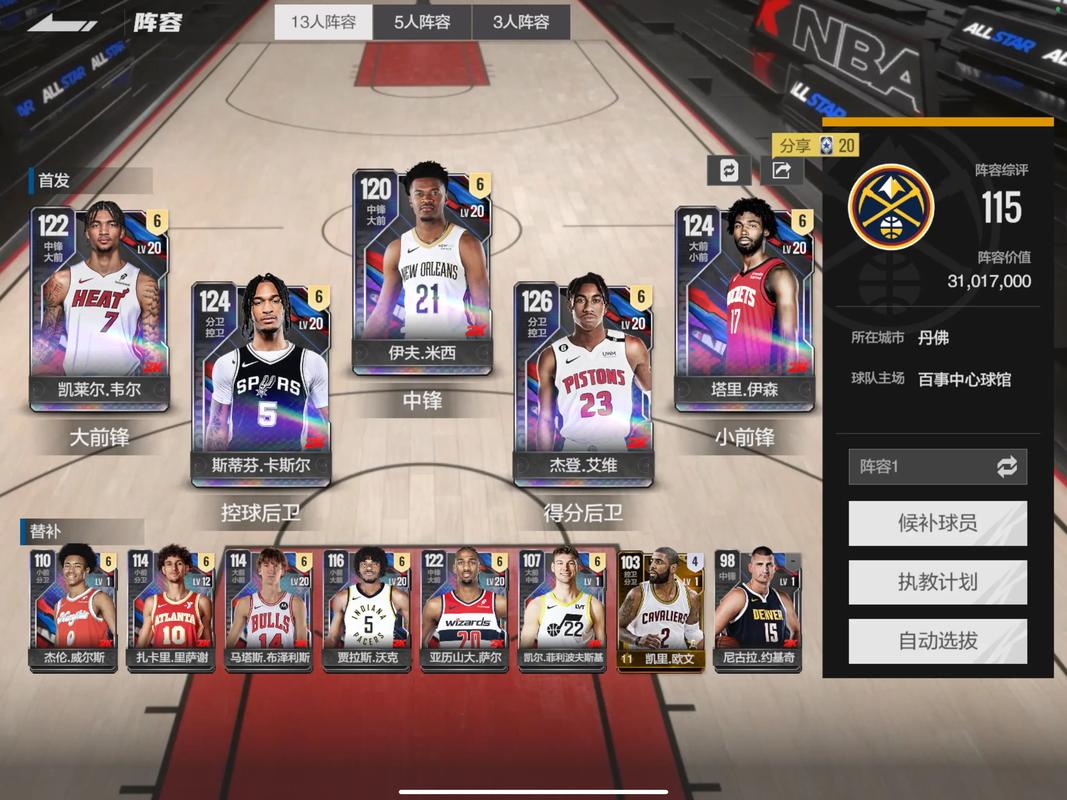The image size is (1067, 800).
Task: Go back using the arrow button
Action: point(62,22)
